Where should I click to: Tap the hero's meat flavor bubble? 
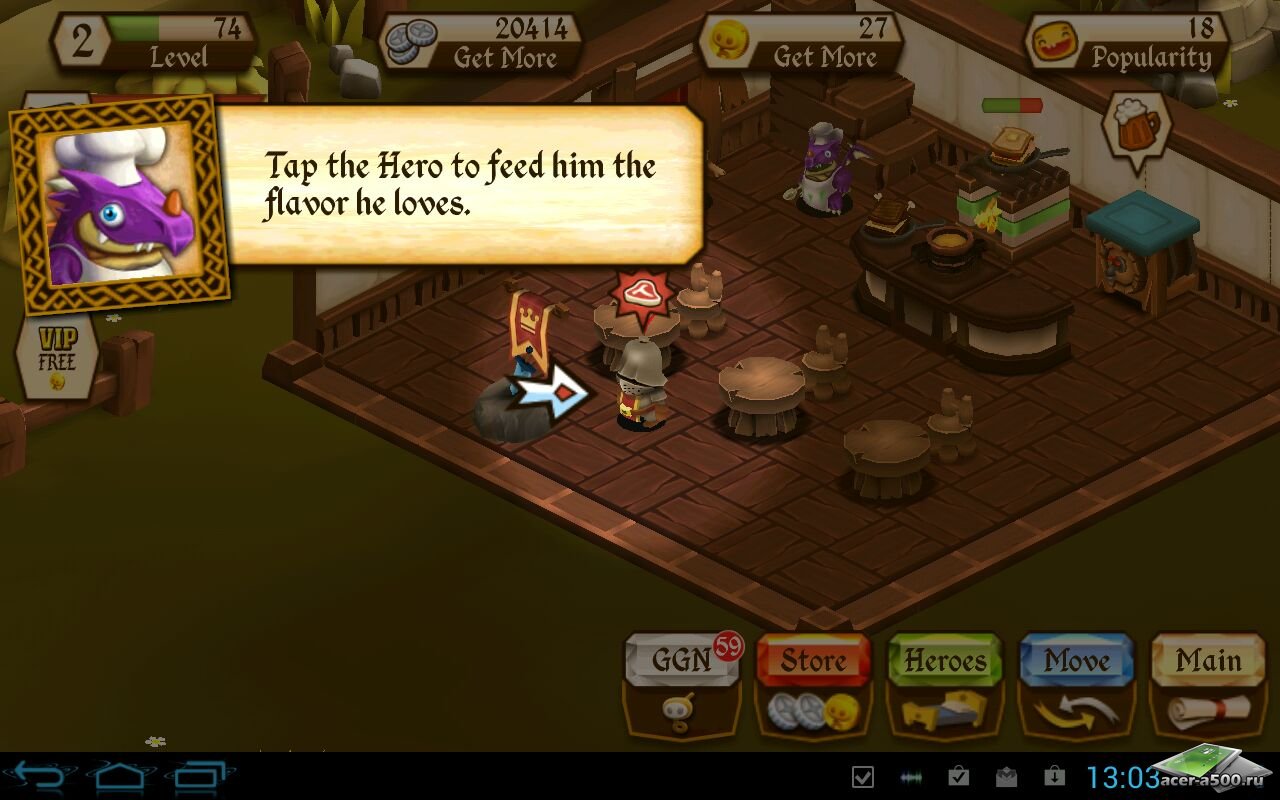pyautogui.click(x=640, y=295)
